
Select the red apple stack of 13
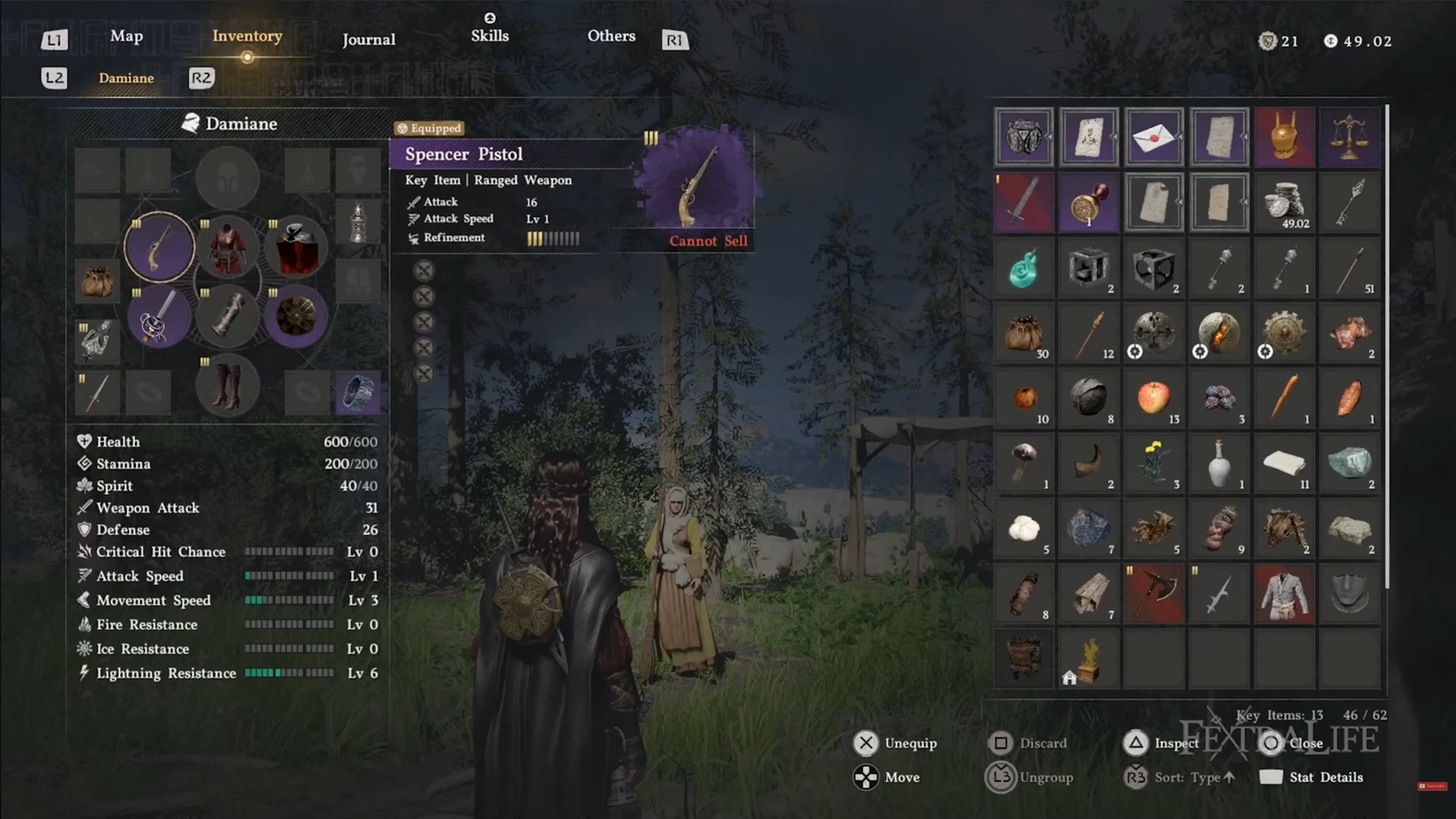1153,397
